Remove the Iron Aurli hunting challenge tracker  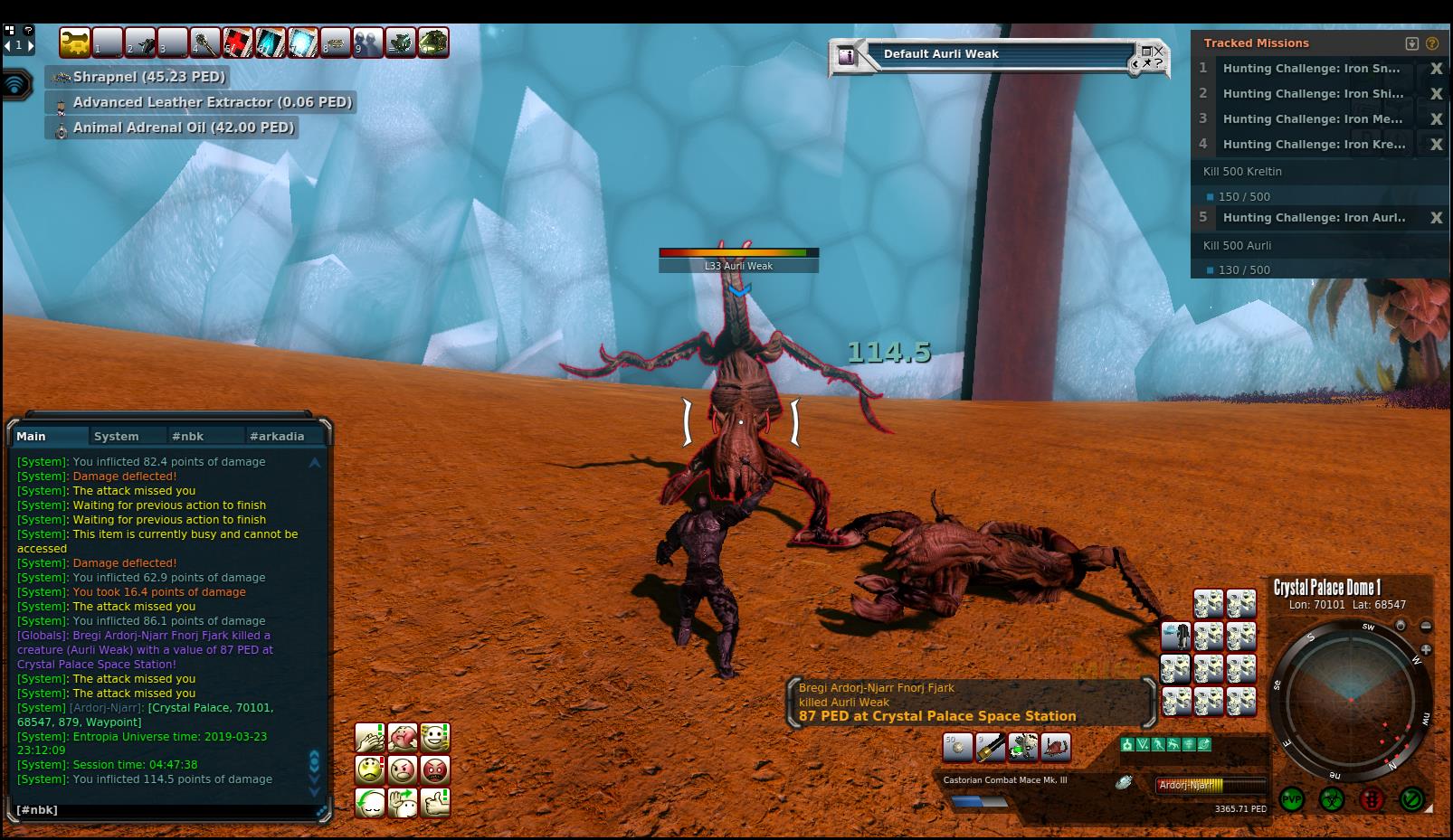coord(1436,218)
